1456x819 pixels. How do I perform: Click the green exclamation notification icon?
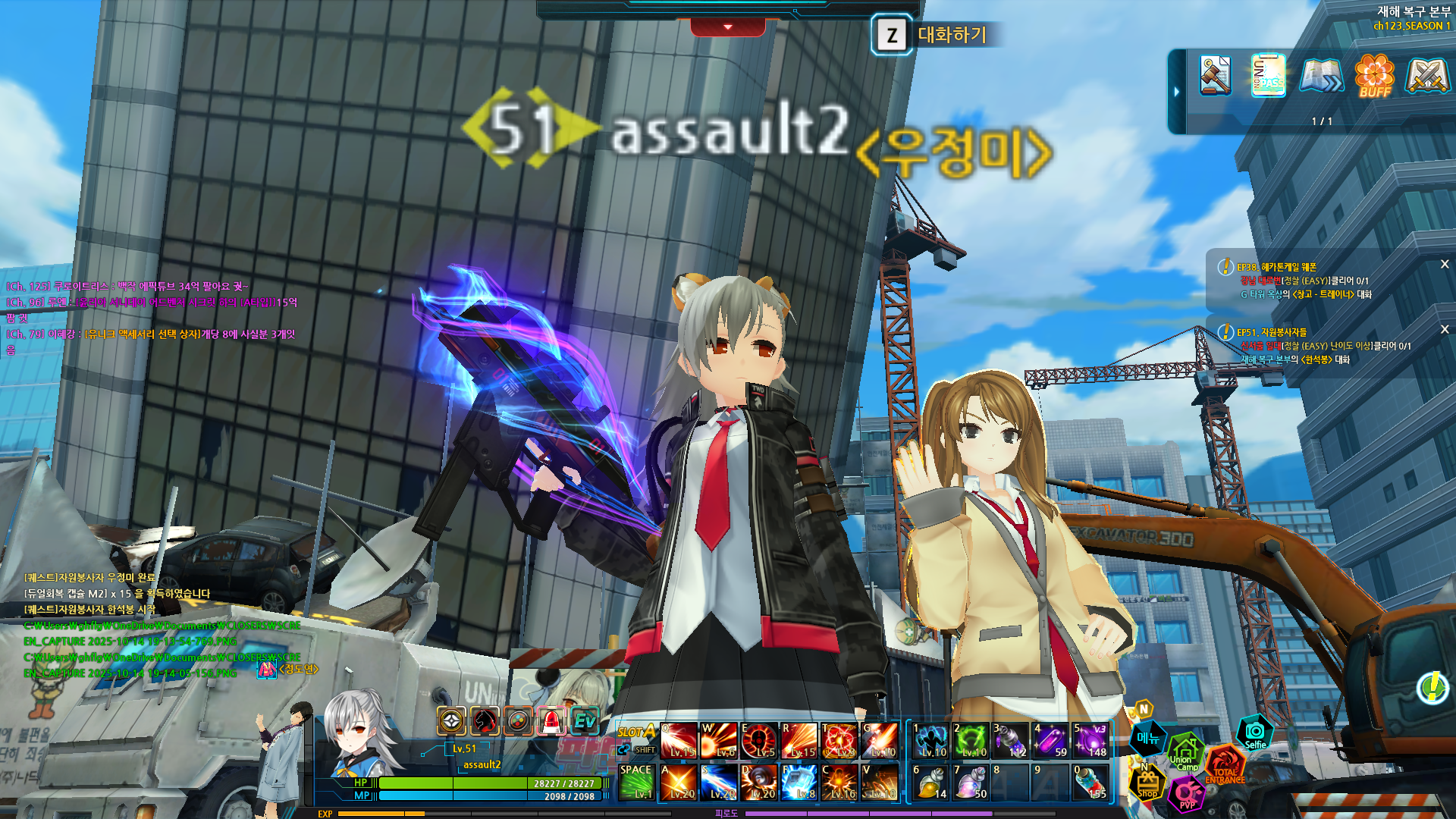pos(1432,688)
